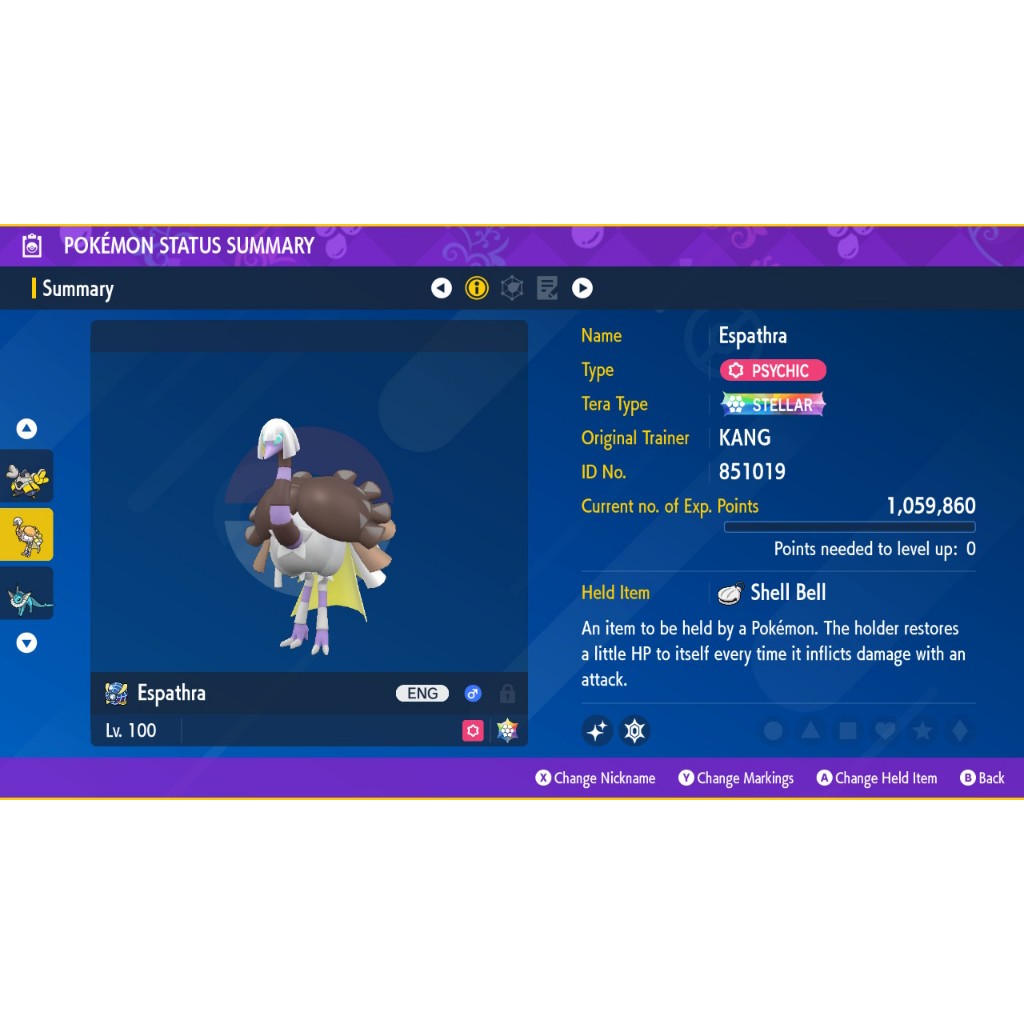Toggle the triangle marking
This screenshot has height=1024, width=1024.
[x=810, y=731]
